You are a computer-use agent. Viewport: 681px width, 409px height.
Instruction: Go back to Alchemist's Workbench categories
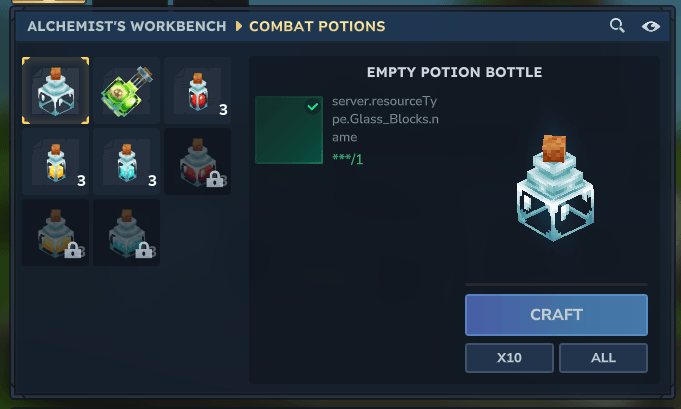[126, 26]
